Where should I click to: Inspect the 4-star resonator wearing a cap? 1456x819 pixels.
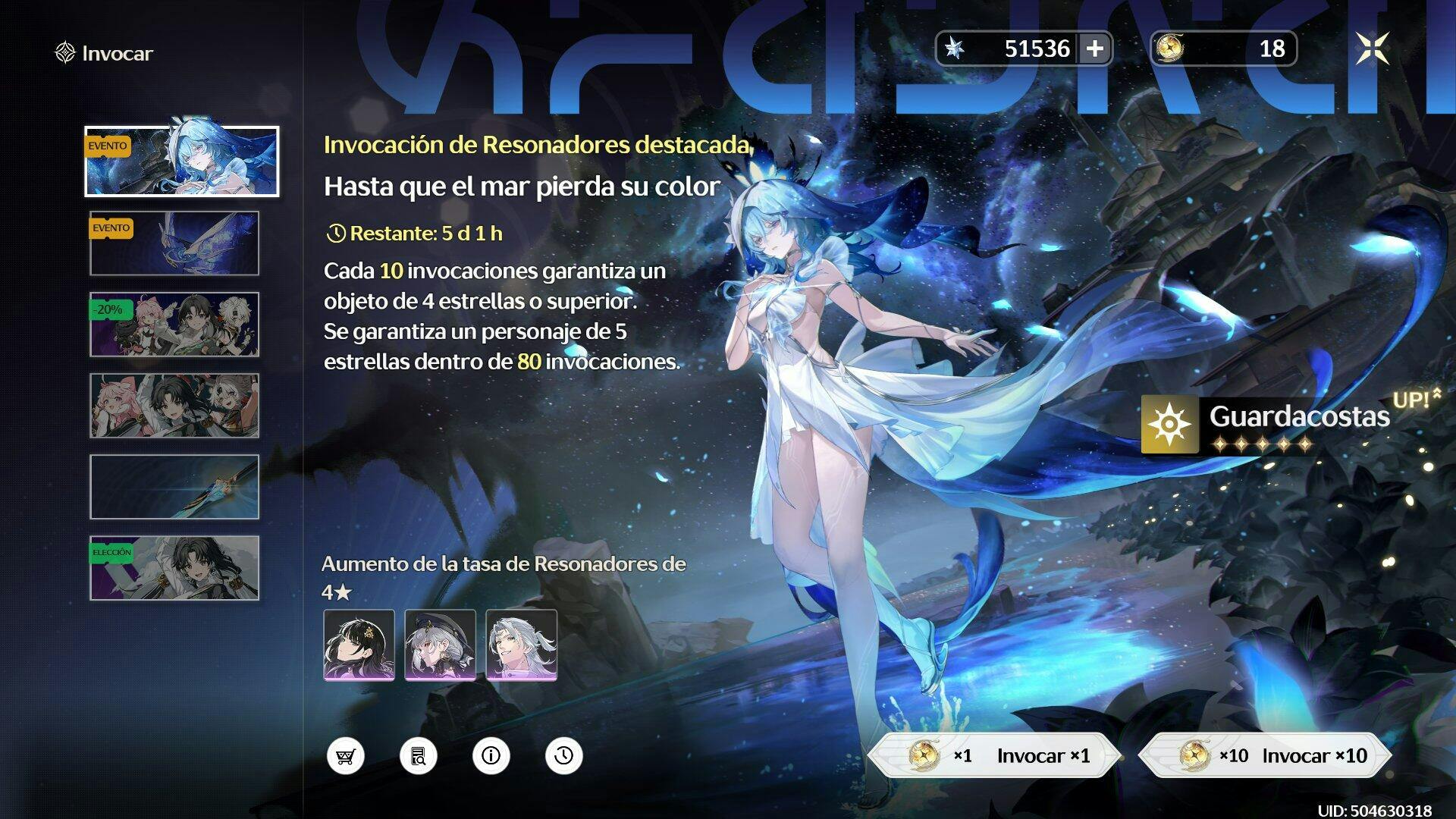[440, 645]
